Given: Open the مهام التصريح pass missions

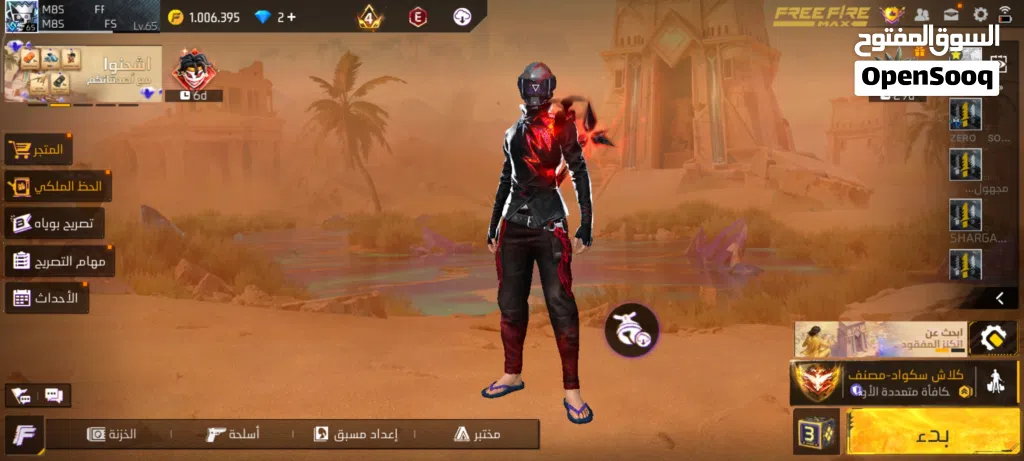Looking at the screenshot, I should point(60,261).
